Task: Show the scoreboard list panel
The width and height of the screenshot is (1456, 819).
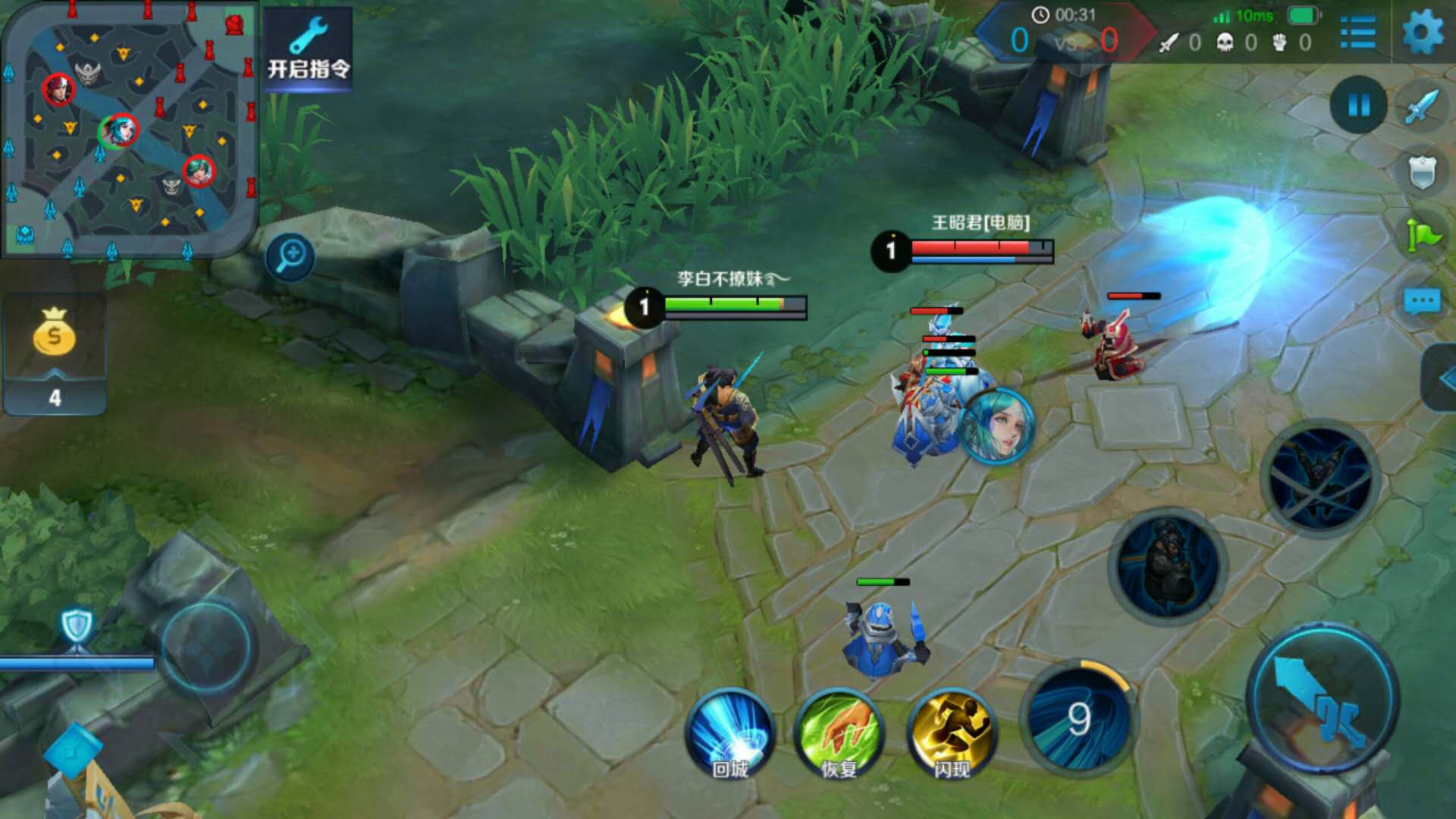Action: pos(1357,33)
